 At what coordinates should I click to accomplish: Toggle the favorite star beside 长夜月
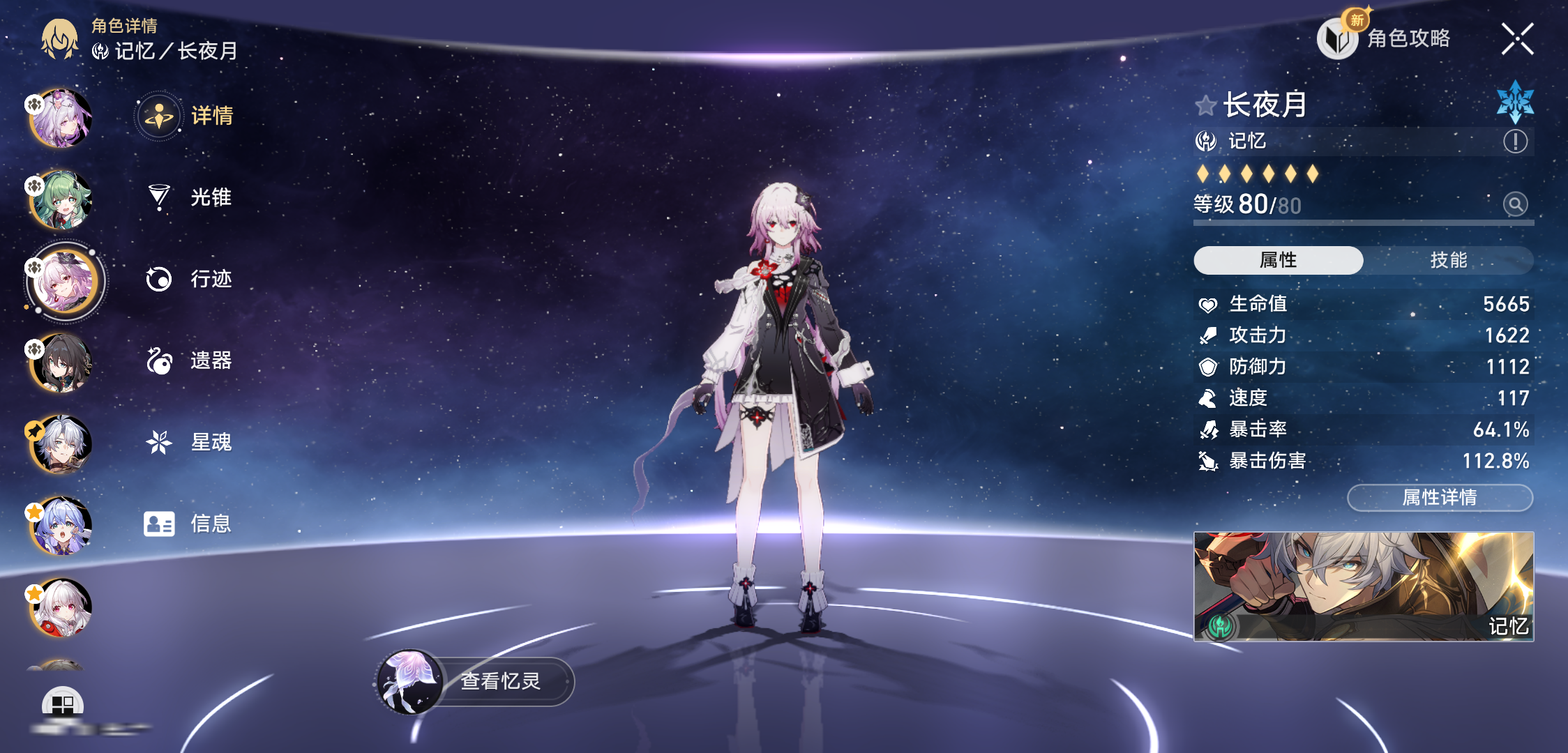pyautogui.click(x=1205, y=106)
